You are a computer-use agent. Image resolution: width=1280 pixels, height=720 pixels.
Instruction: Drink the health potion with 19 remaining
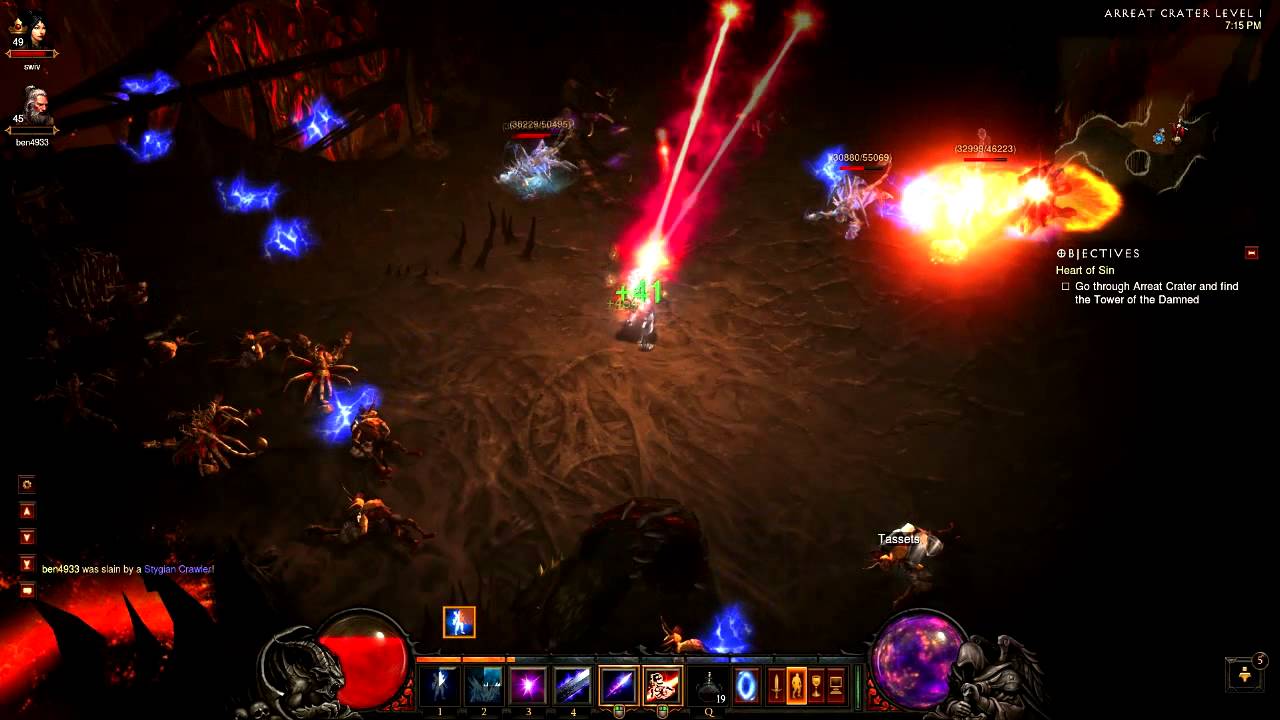point(709,687)
